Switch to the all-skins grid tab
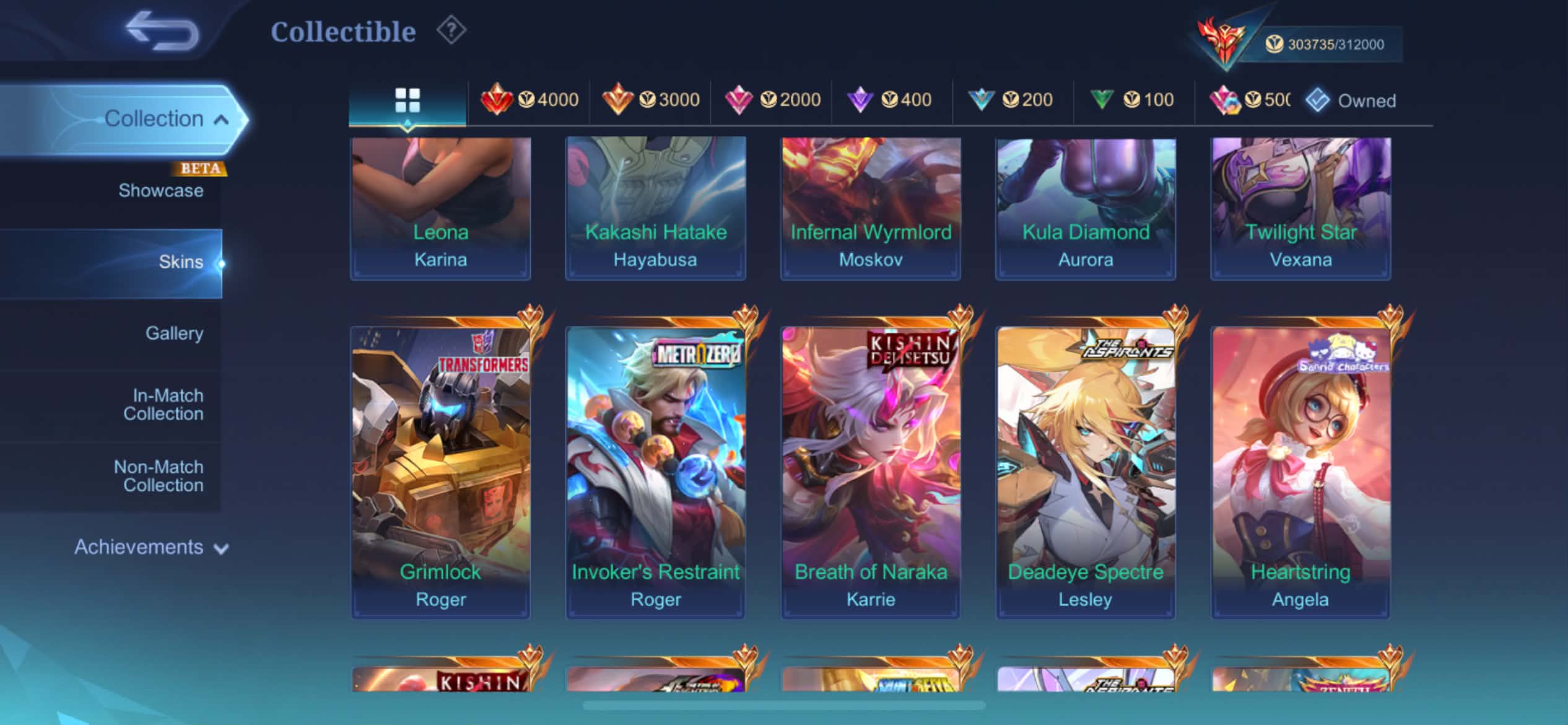1568x725 pixels. coord(407,100)
